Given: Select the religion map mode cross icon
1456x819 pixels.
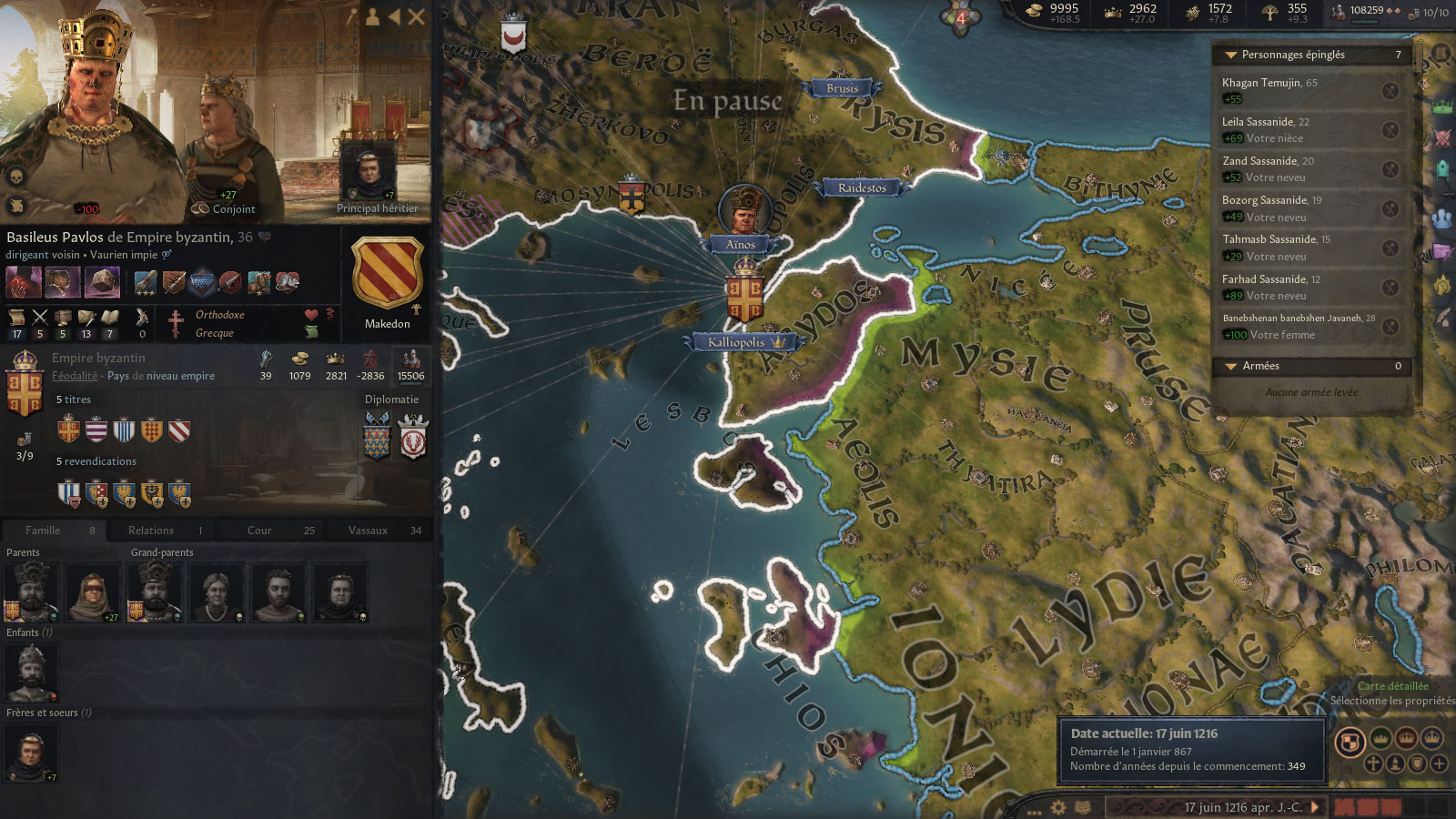Looking at the screenshot, I should (1372, 764).
